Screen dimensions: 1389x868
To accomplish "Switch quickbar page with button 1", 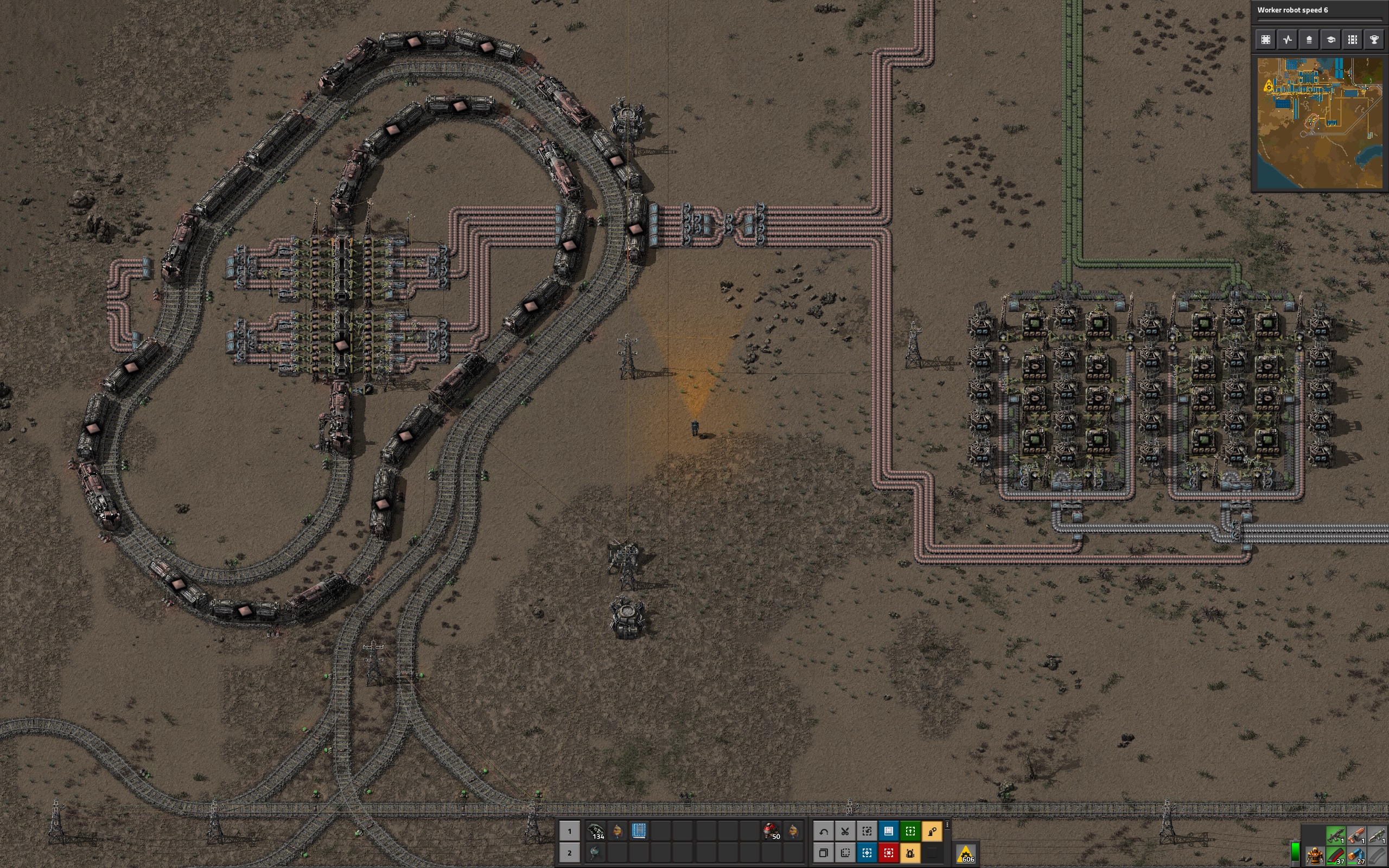I will click(x=569, y=831).
